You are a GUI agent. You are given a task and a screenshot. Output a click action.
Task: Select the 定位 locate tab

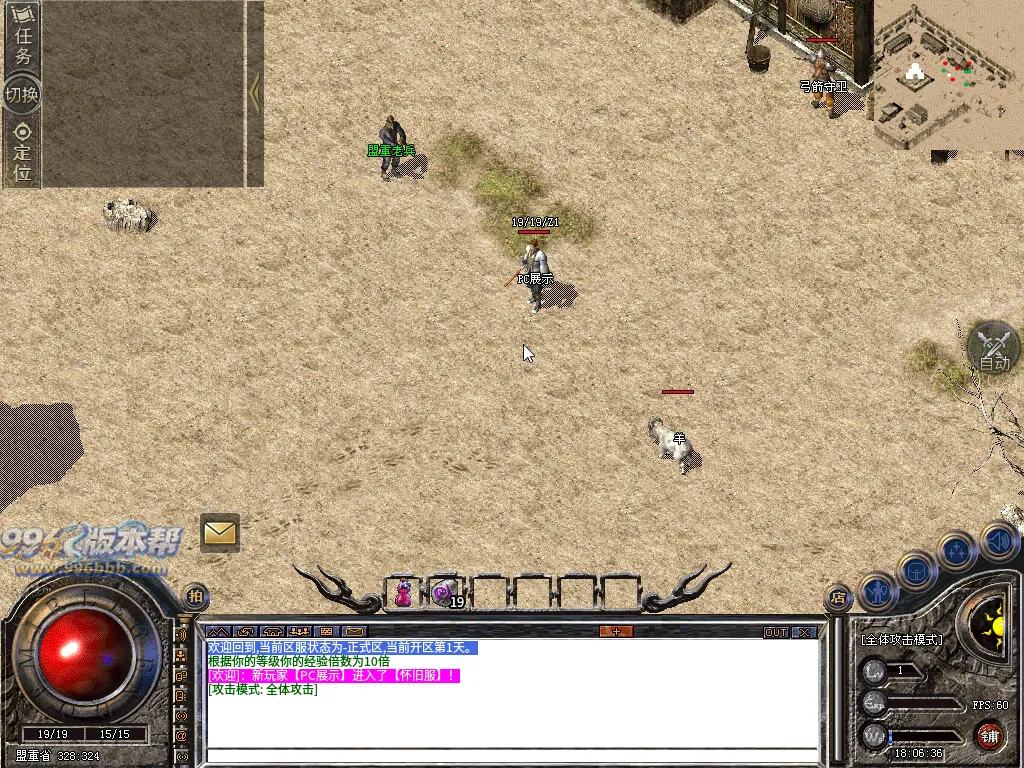tap(22, 150)
